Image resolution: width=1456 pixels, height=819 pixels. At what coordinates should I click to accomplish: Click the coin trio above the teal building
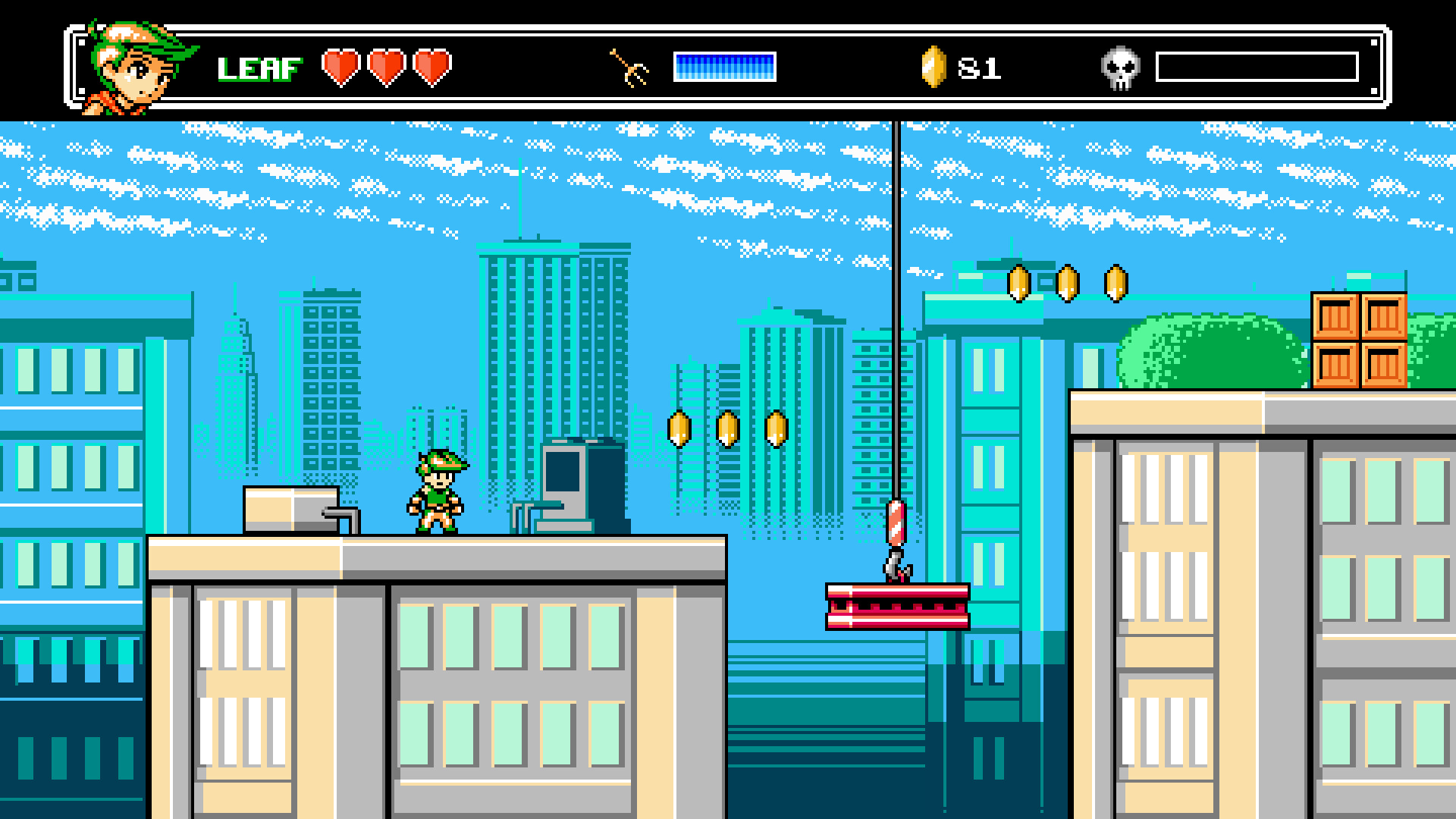pyautogui.click(x=1067, y=284)
